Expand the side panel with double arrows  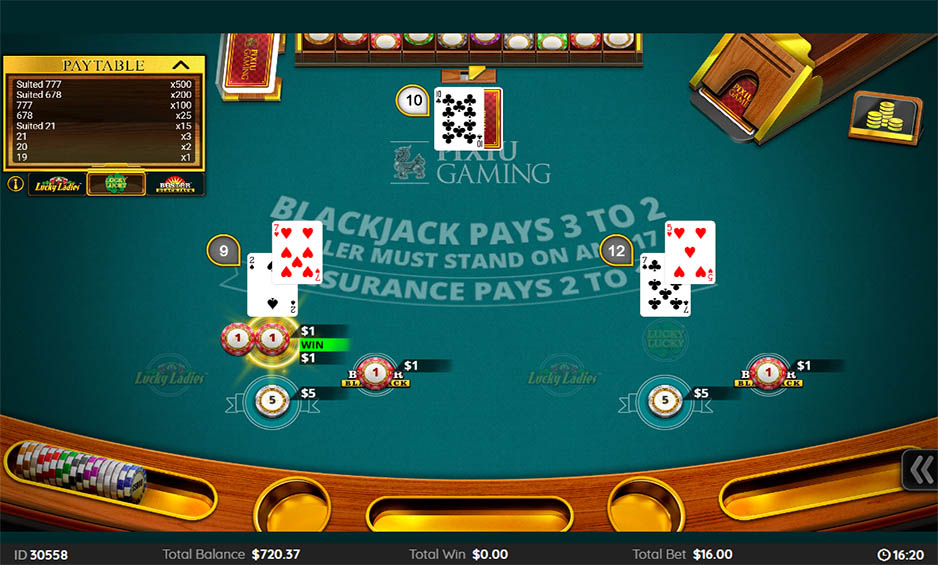[x=920, y=470]
